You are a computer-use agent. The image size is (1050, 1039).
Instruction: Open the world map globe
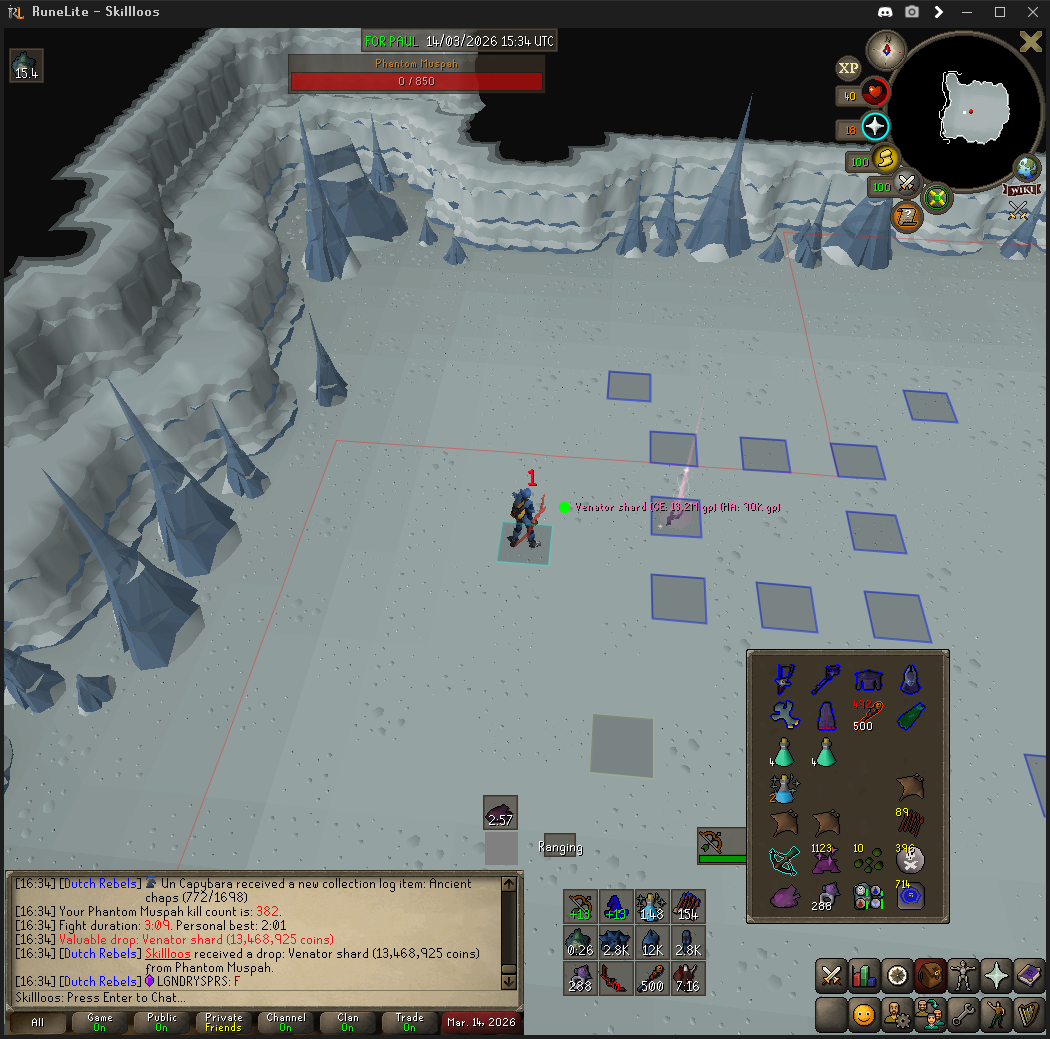pyautogui.click(x=1026, y=167)
